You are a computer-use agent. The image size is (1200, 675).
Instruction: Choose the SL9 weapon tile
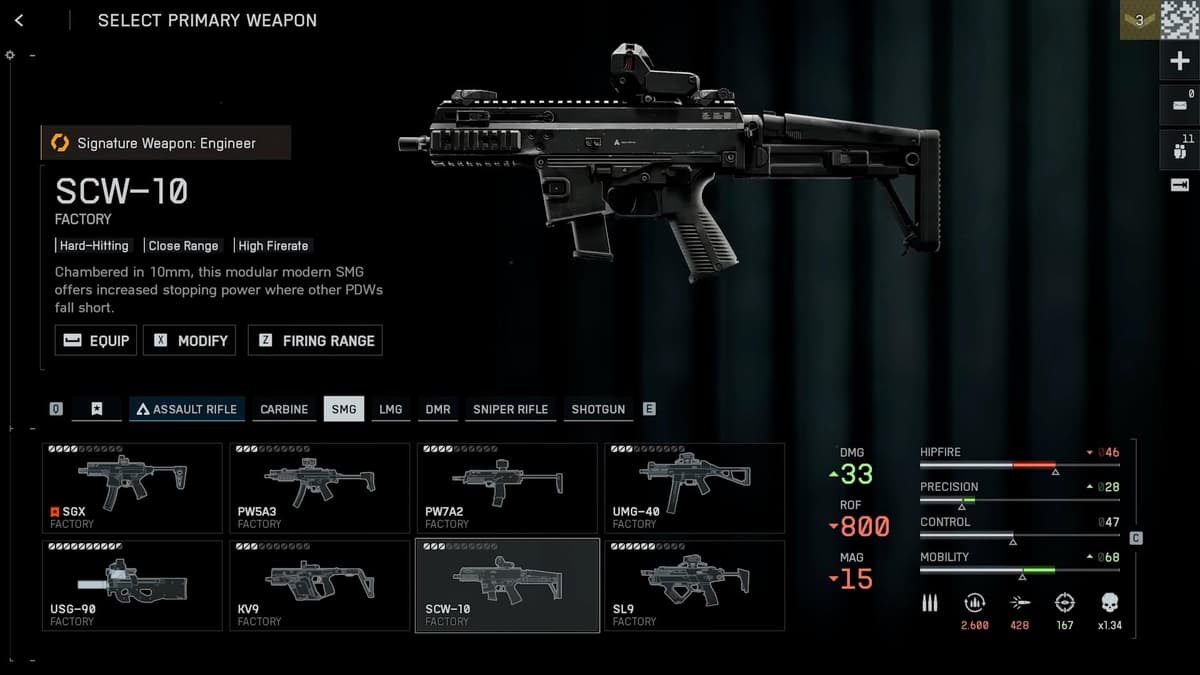[694, 586]
